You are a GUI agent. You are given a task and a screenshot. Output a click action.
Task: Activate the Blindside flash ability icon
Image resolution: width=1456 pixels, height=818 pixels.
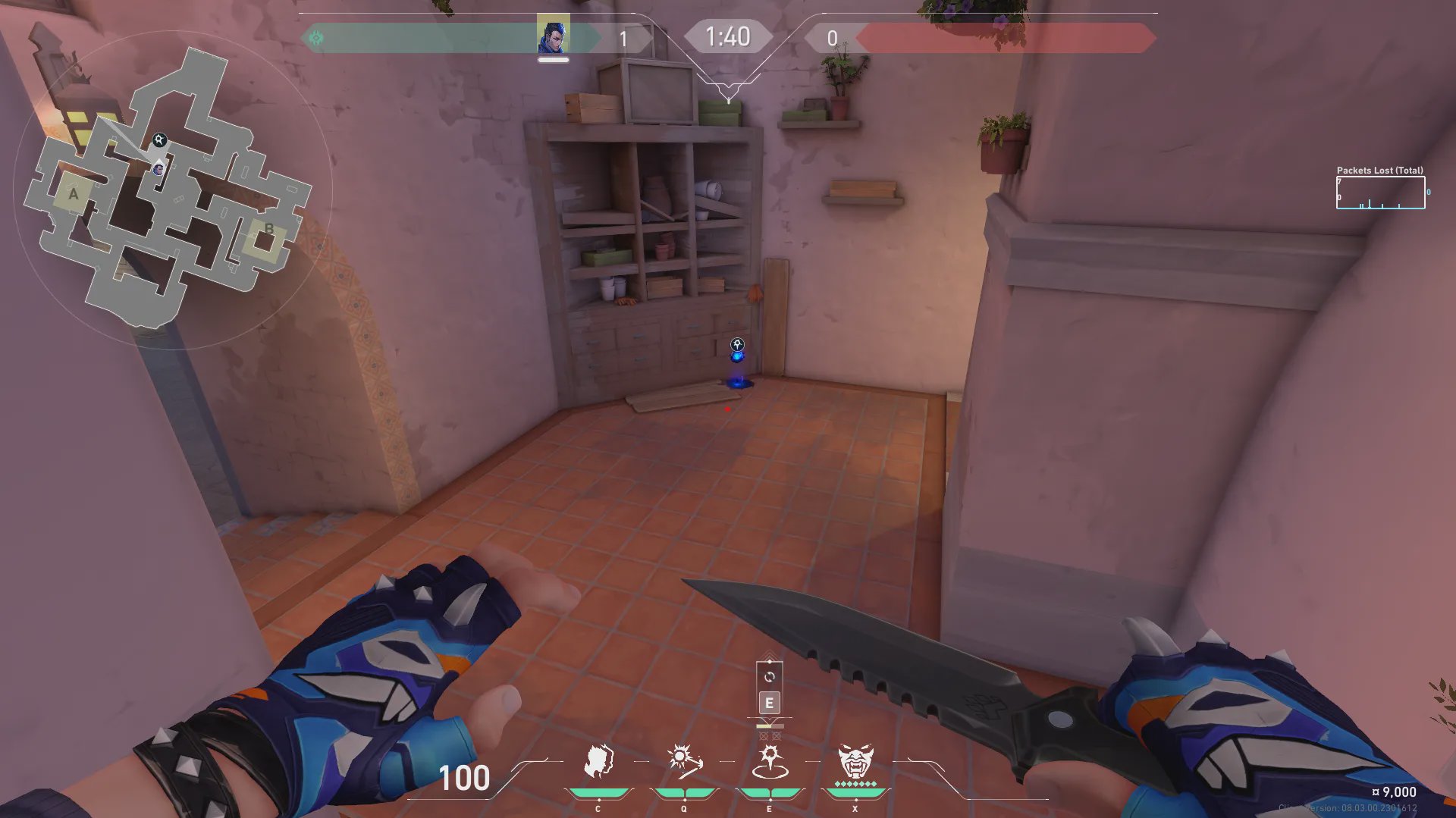tap(684, 761)
